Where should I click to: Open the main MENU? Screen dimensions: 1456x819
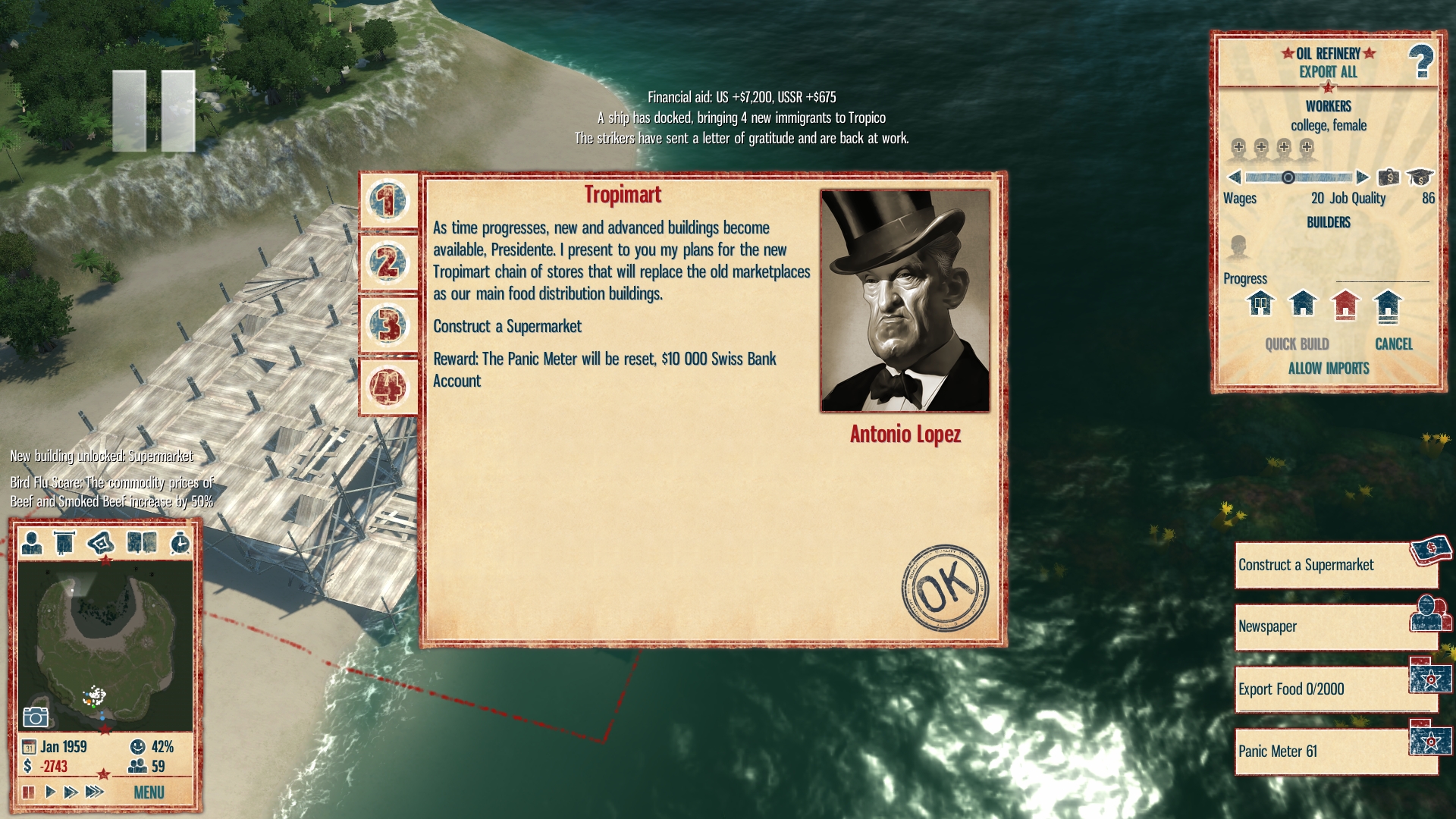click(x=149, y=792)
